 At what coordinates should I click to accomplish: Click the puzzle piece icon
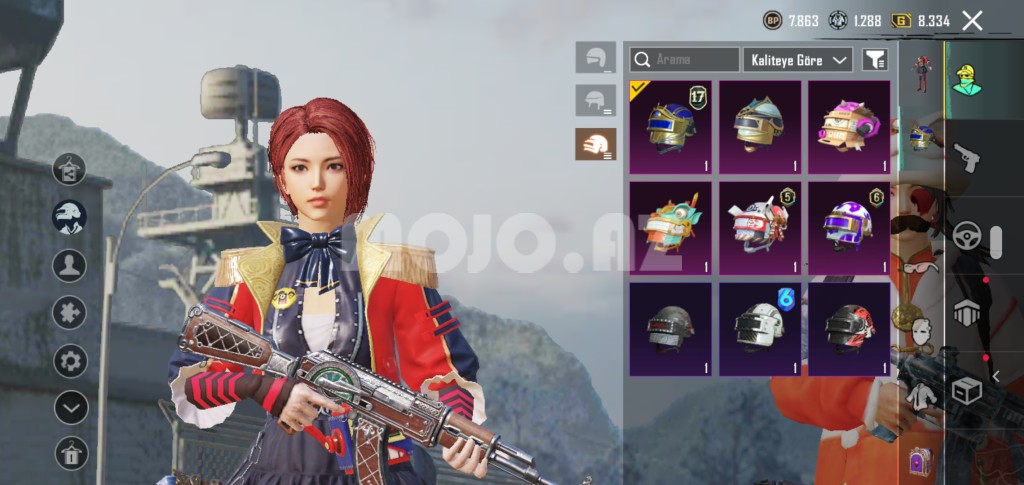(x=70, y=313)
